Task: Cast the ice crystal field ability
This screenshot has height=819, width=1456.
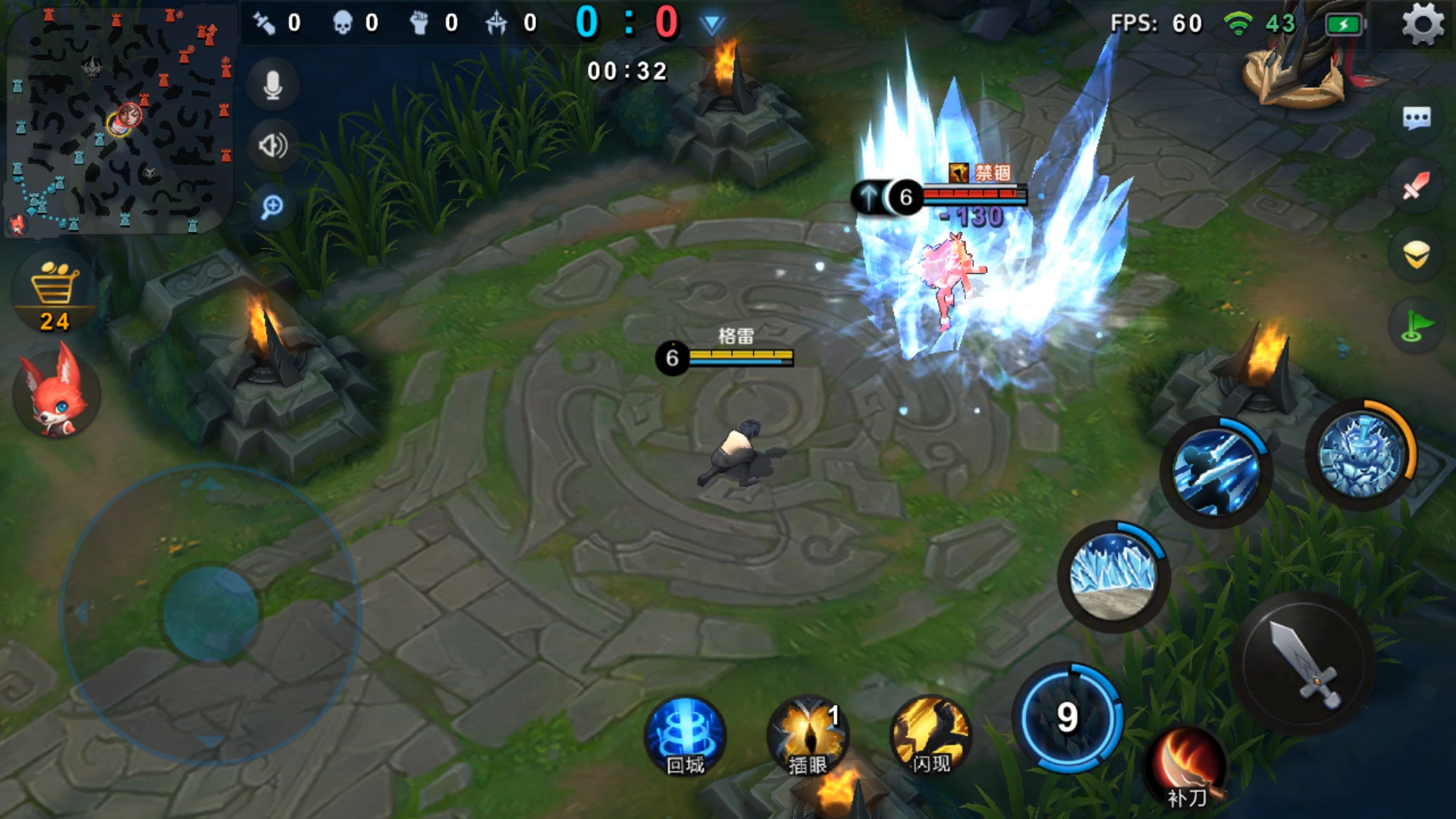Action: click(x=1112, y=574)
